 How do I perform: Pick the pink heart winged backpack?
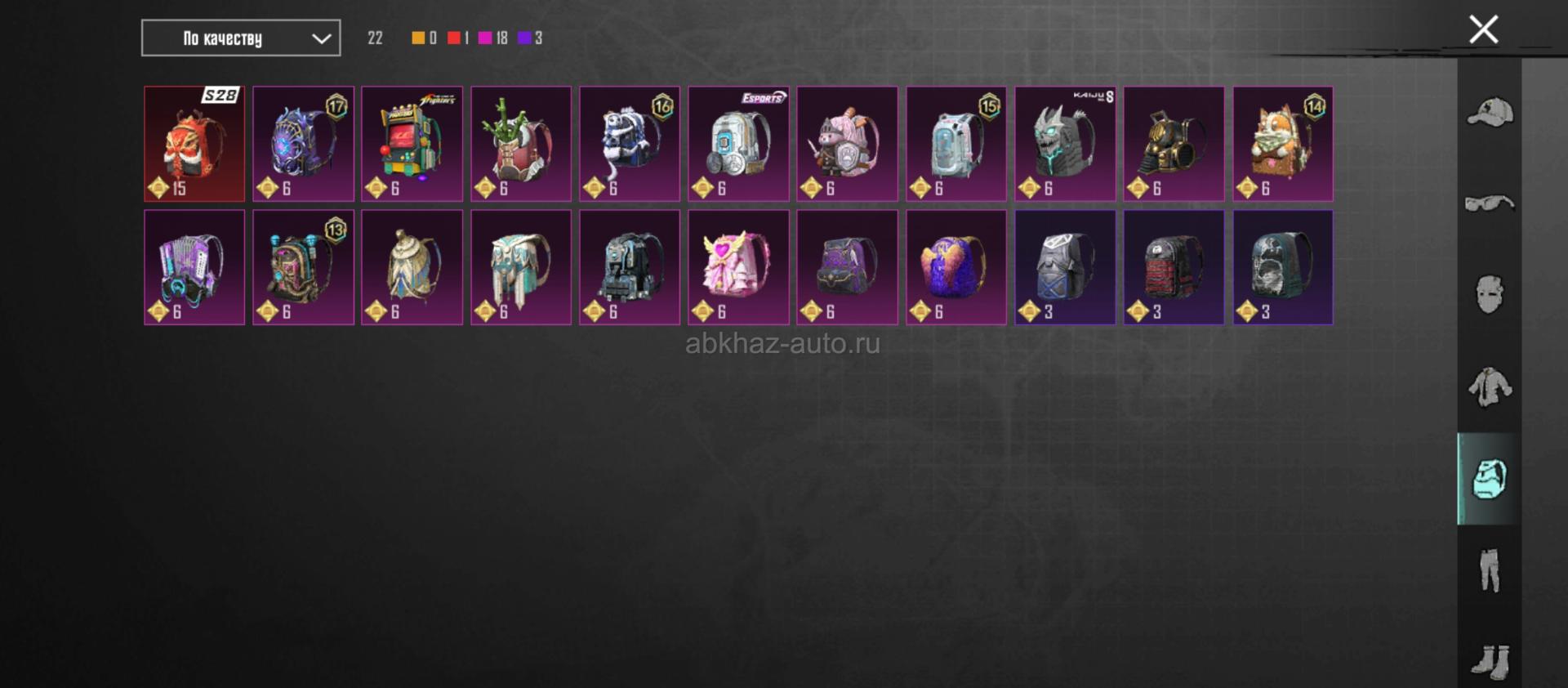click(738, 267)
